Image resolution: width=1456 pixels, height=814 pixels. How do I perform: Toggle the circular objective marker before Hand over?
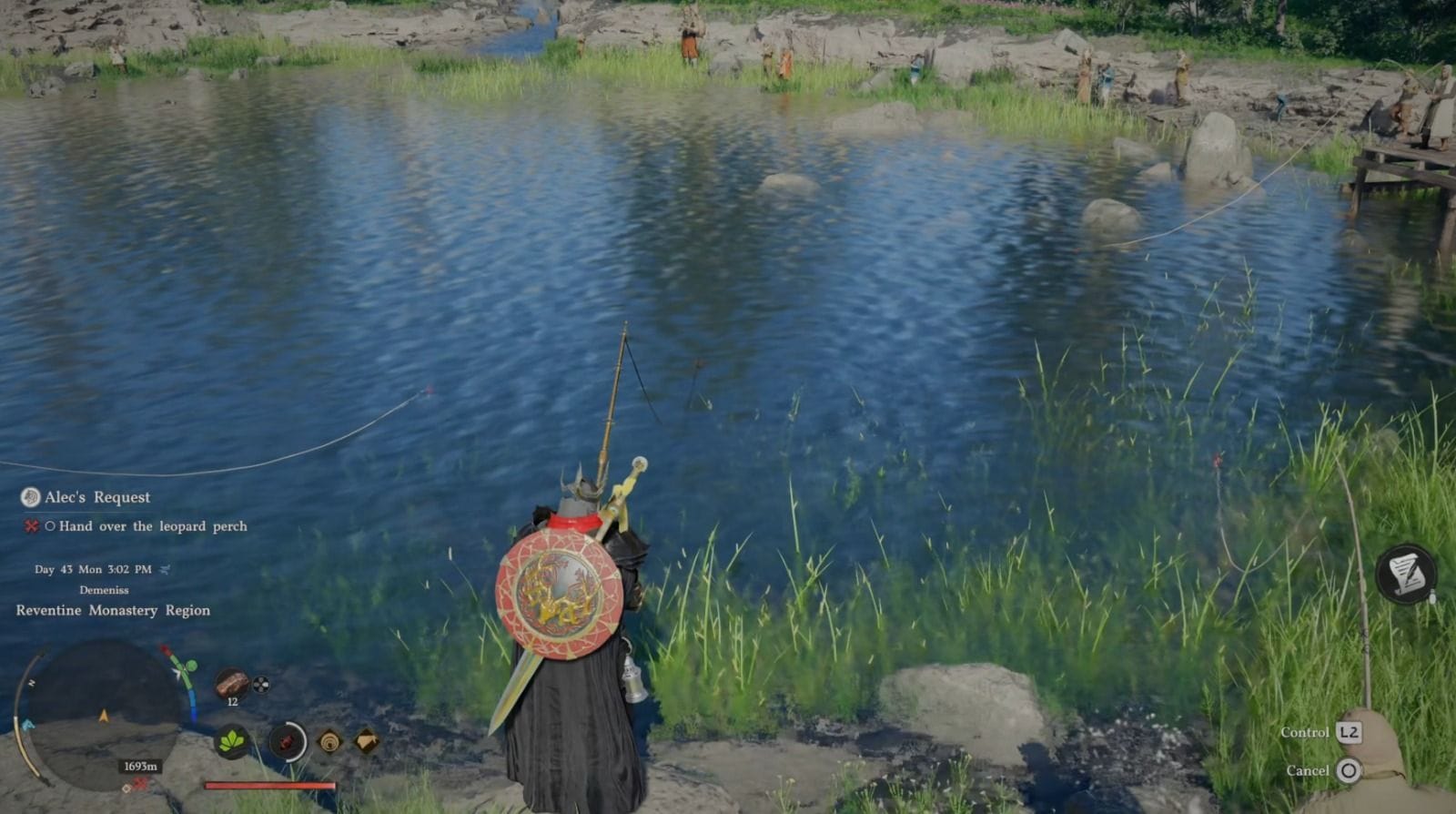pos(52,526)
